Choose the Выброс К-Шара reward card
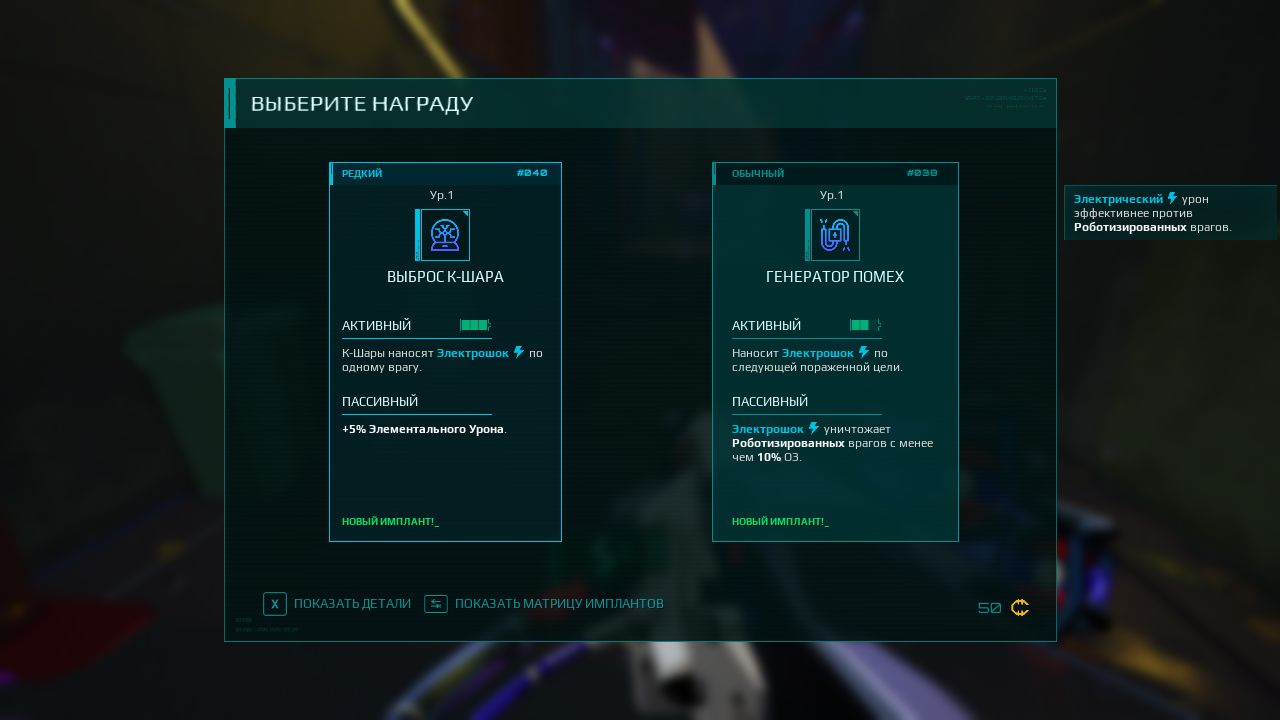1280x720 pixels. point(445,351)
